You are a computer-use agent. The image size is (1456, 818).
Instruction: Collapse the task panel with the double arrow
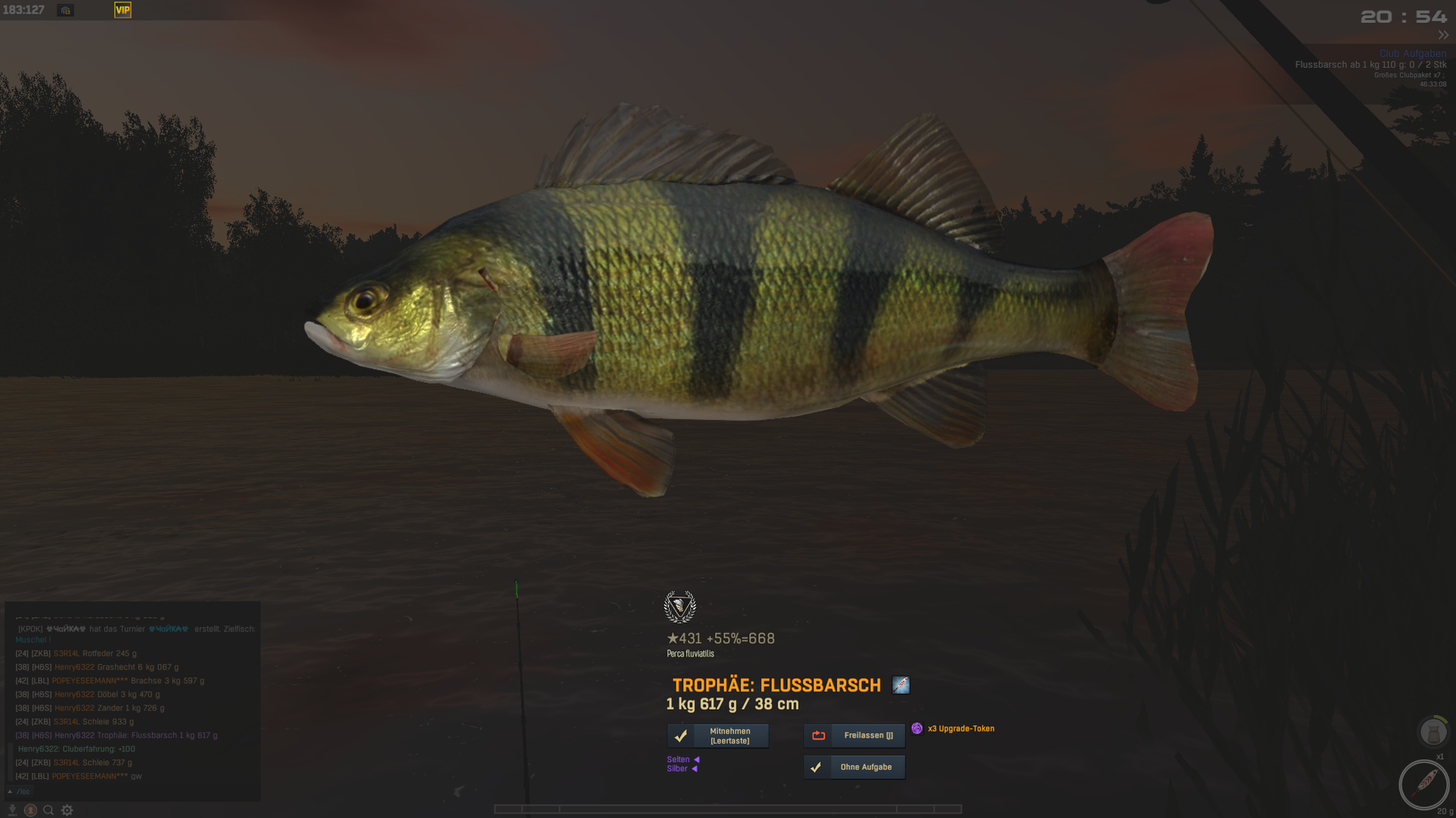(x=1443, y=35)
